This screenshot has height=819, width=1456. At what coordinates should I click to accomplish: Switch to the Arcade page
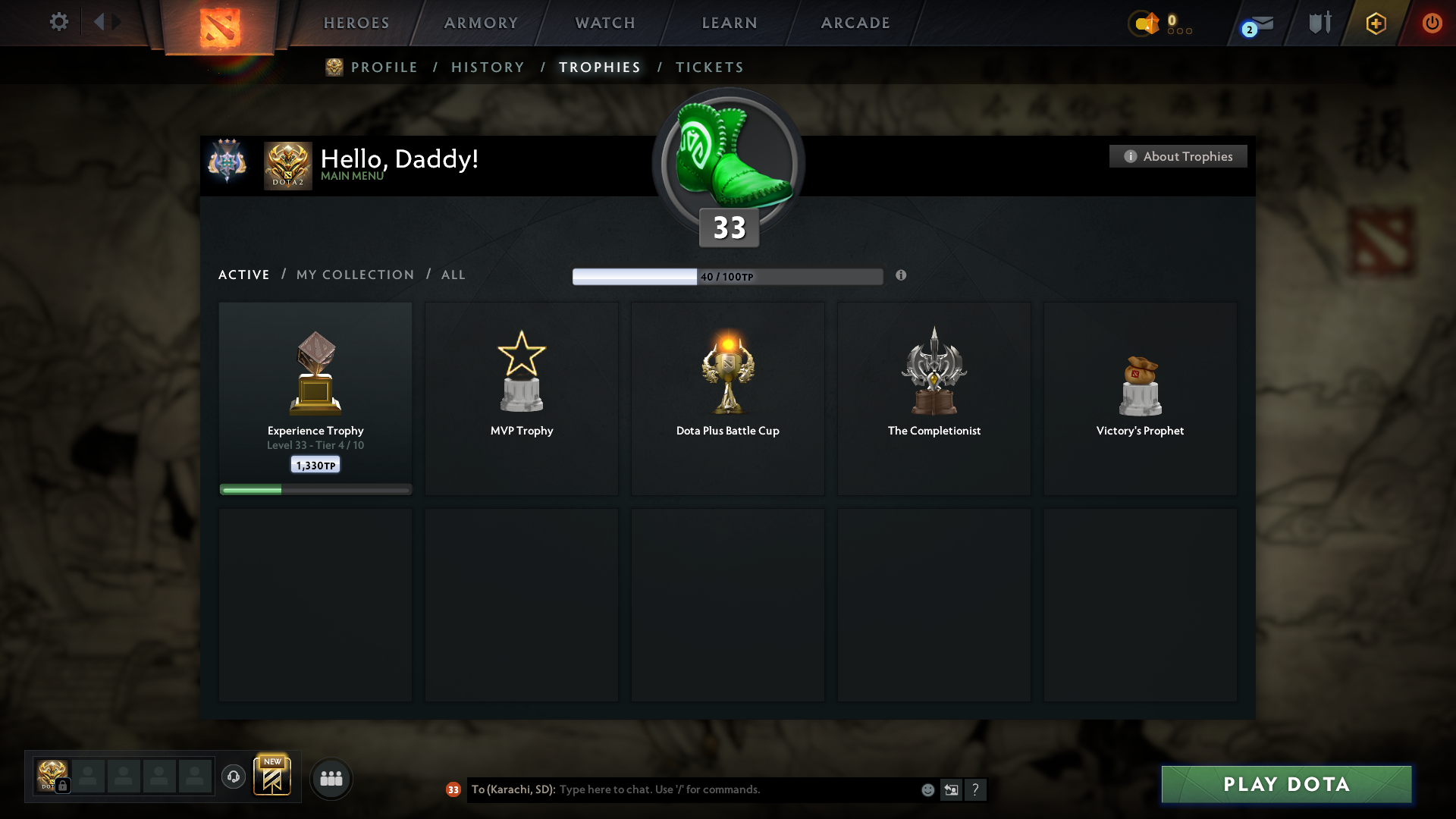pyautogui.click(x=855, y=23)
